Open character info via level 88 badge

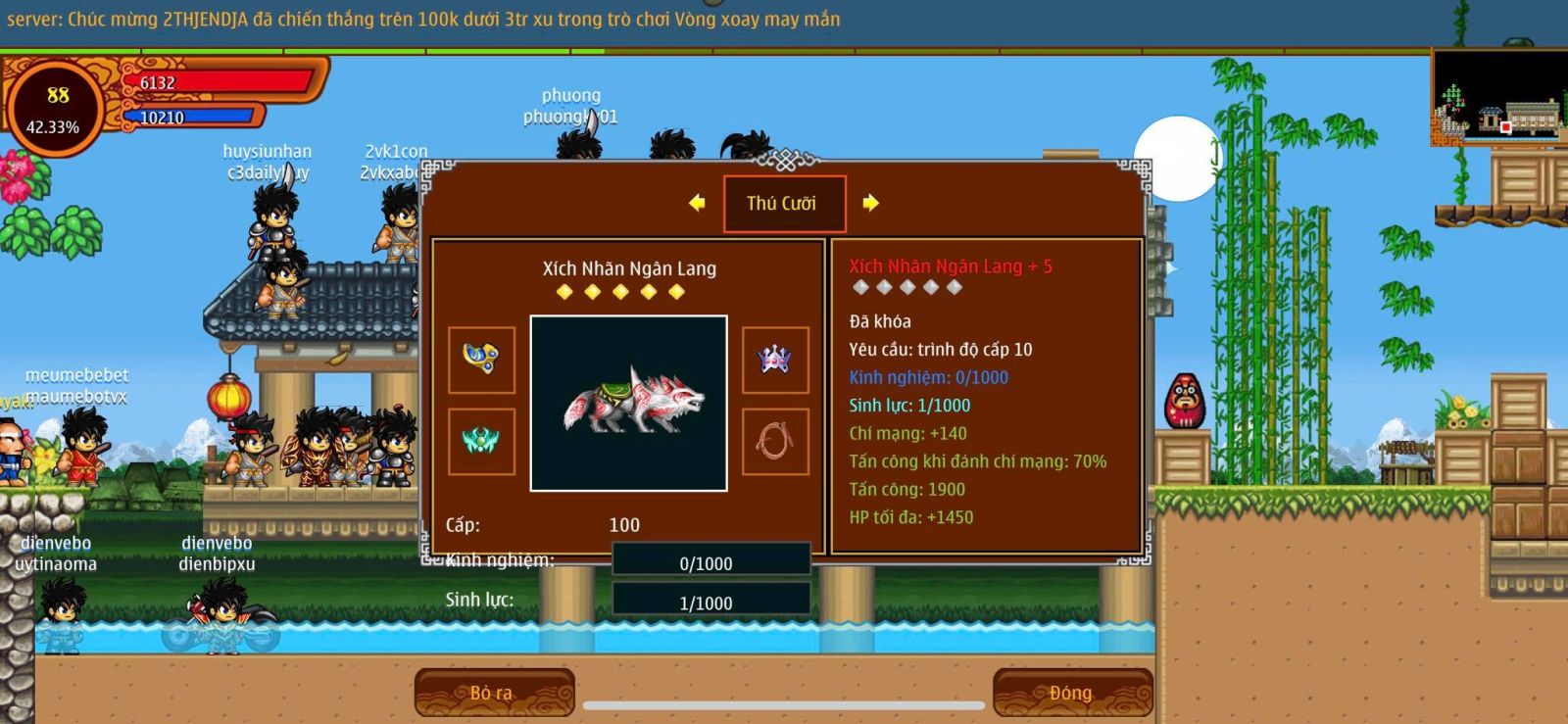[55, 108]
